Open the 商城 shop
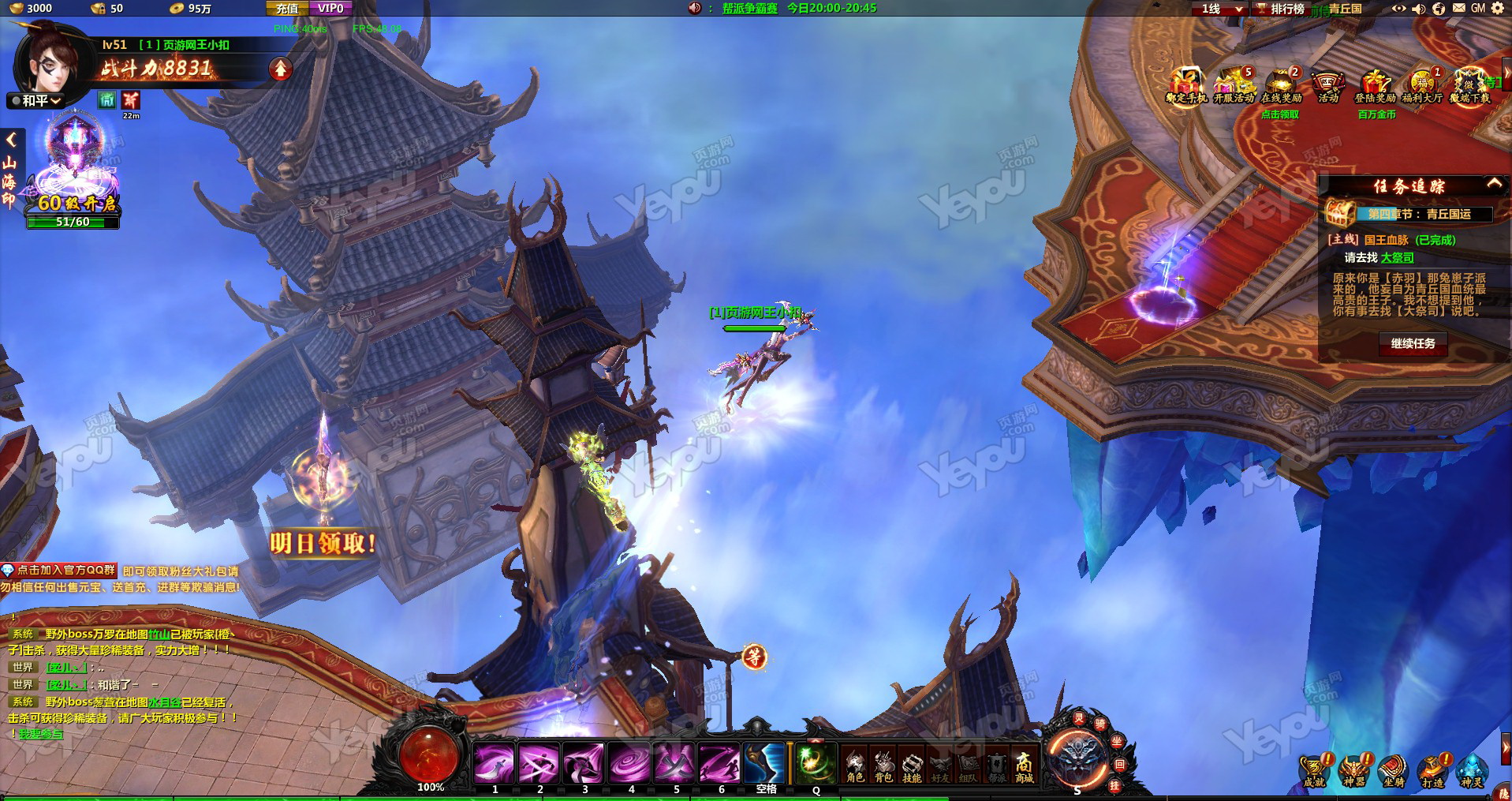Viewport: 1512px width, 801px height. tap(1024, 765)
